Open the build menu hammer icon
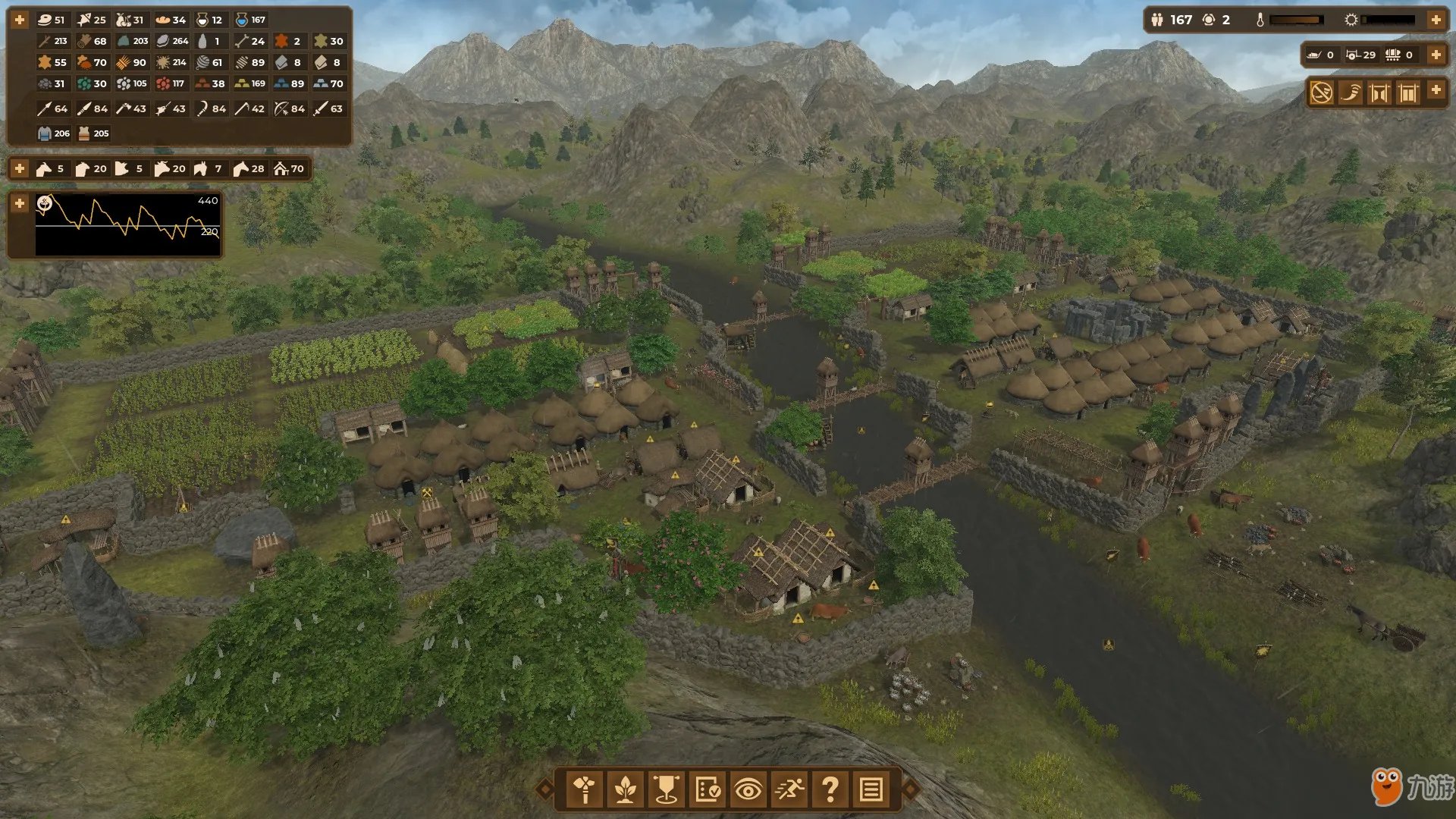The image size is (1456, 819). [585, 790]
